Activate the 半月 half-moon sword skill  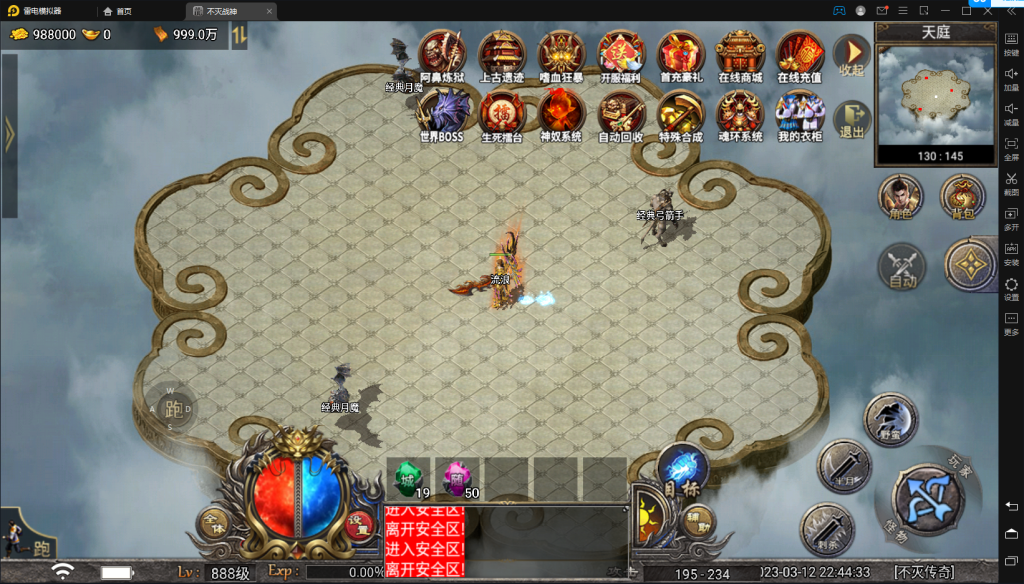[x=843, y=466]
